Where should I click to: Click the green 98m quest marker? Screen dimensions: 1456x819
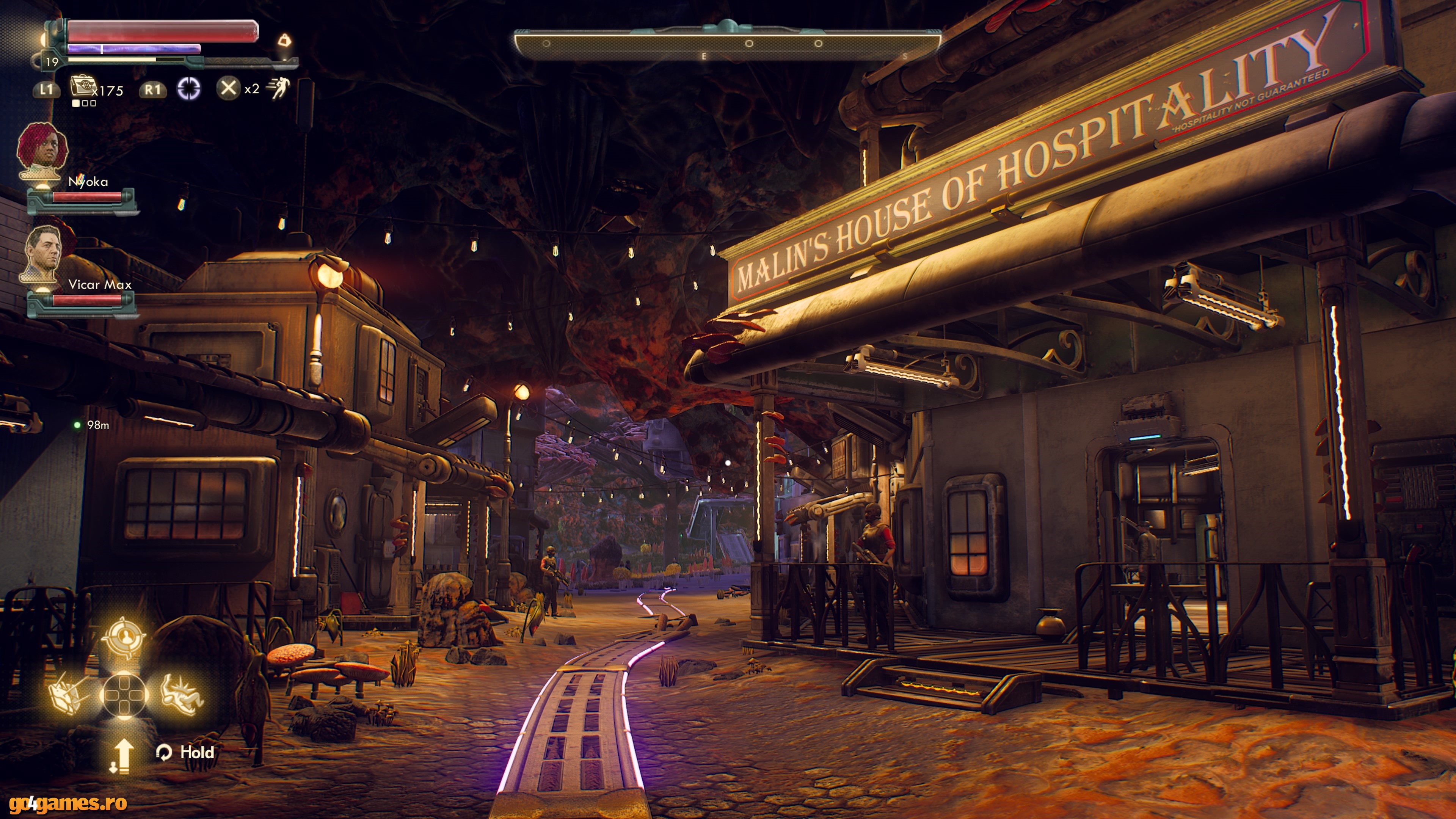click(77, 425)
